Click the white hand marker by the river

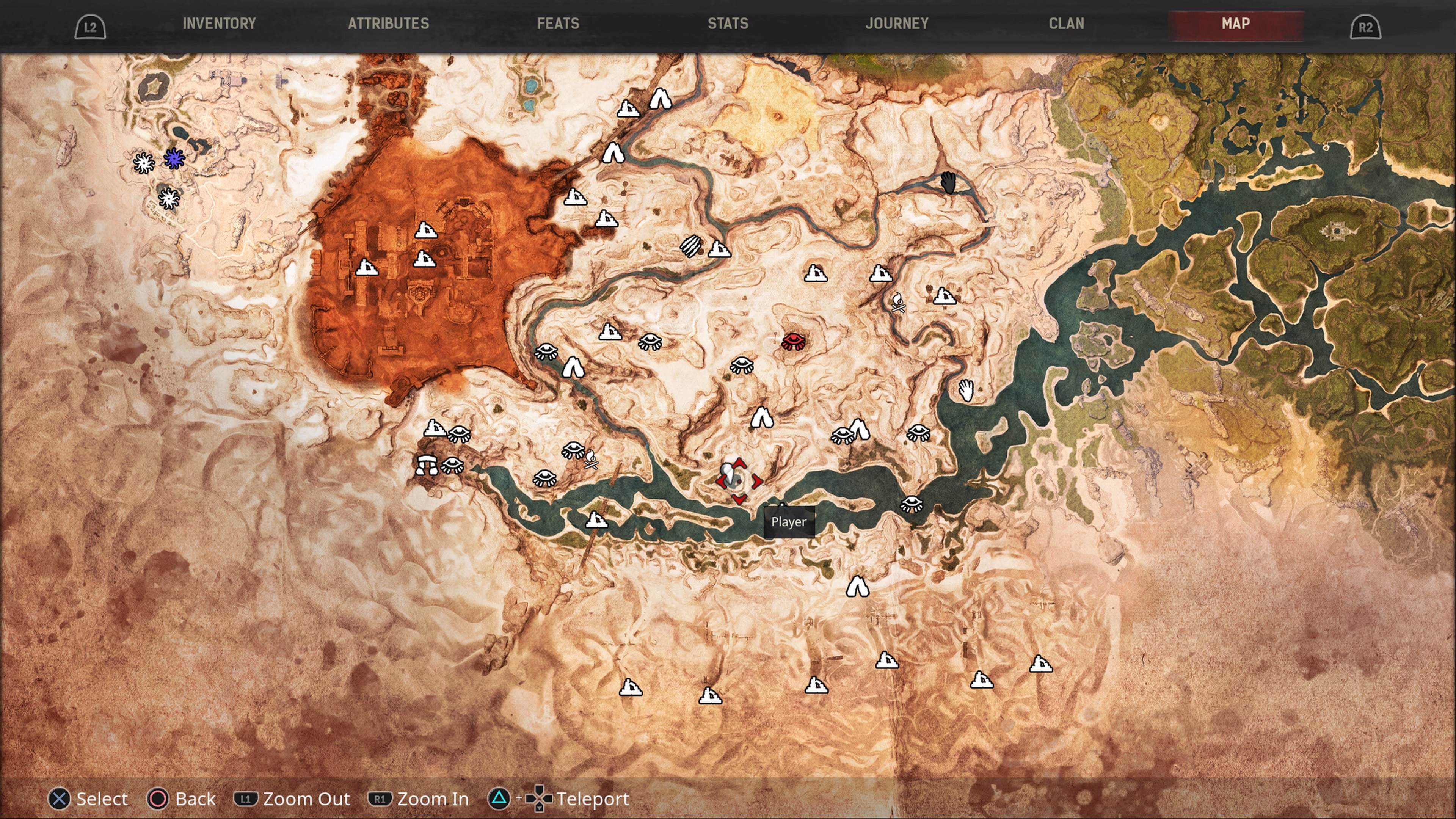tap(966, 390)
